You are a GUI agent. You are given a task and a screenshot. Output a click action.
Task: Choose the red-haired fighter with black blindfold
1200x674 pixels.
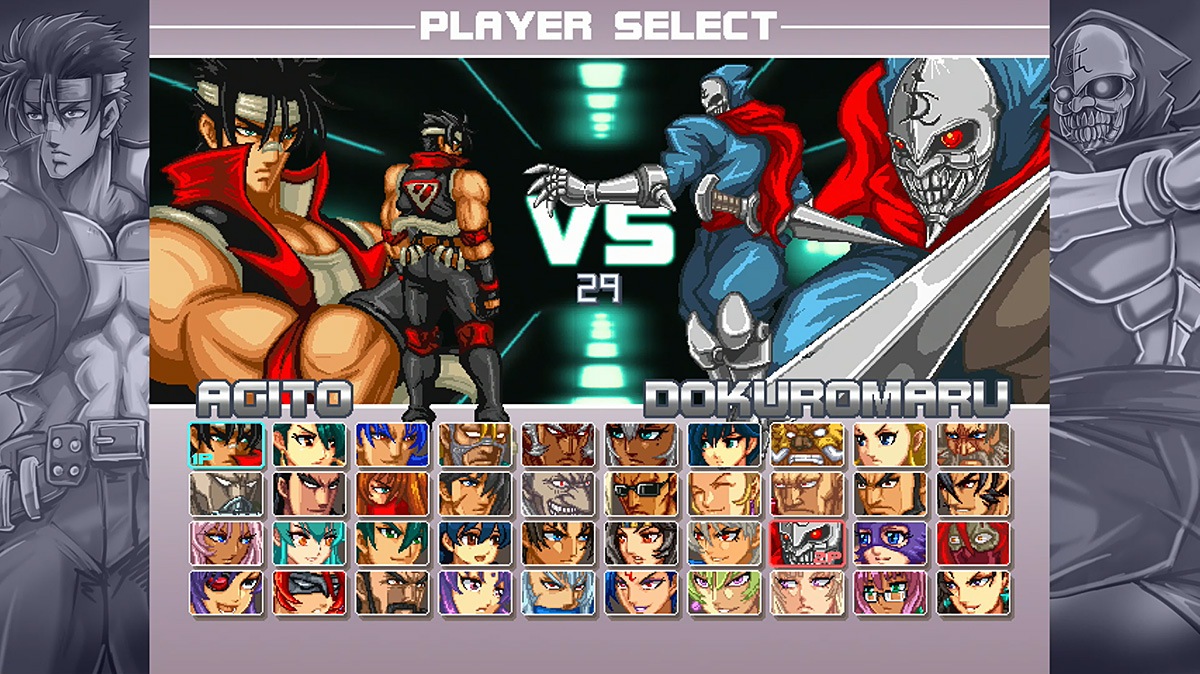tap(309, 592)
